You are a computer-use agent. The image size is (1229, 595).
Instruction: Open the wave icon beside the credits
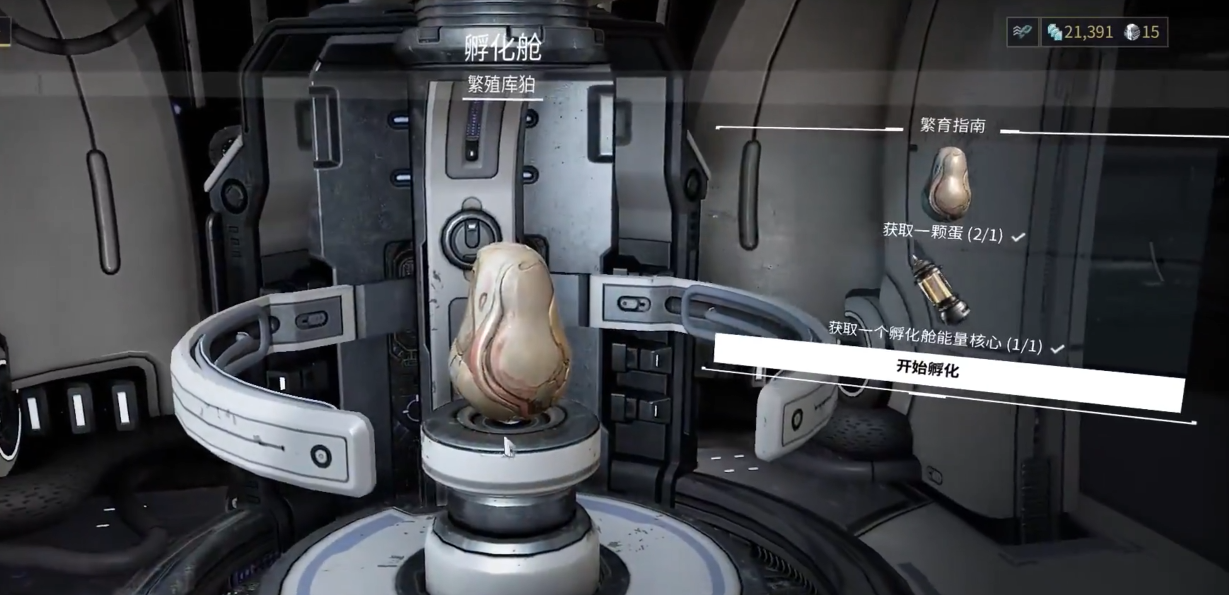[x=1023, y=32]
